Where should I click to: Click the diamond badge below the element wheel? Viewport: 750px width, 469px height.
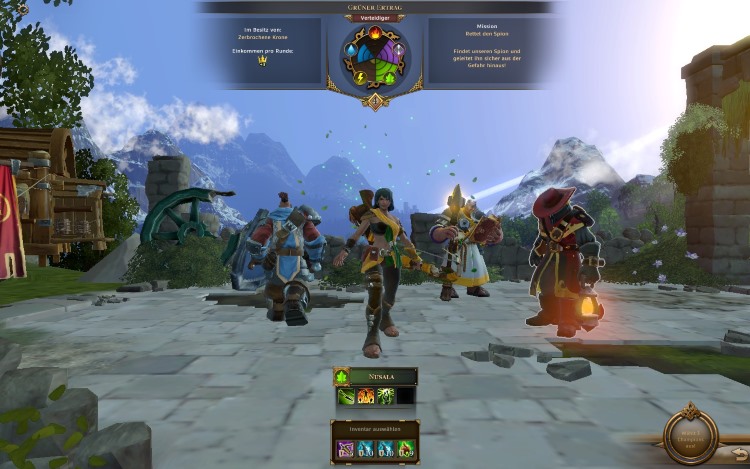point(375,101)
